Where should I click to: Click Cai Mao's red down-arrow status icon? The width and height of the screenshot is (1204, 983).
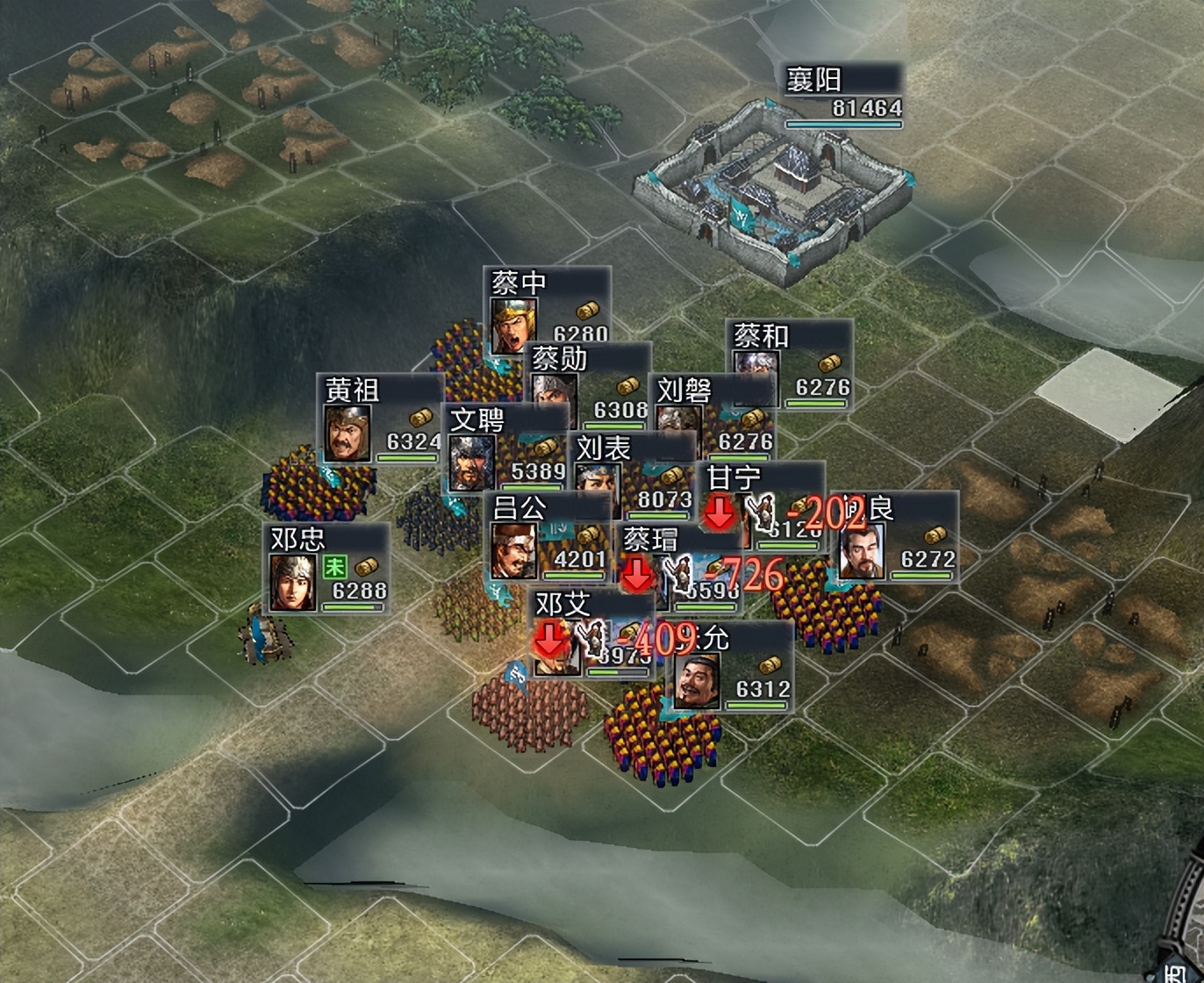tap(638, 577)
